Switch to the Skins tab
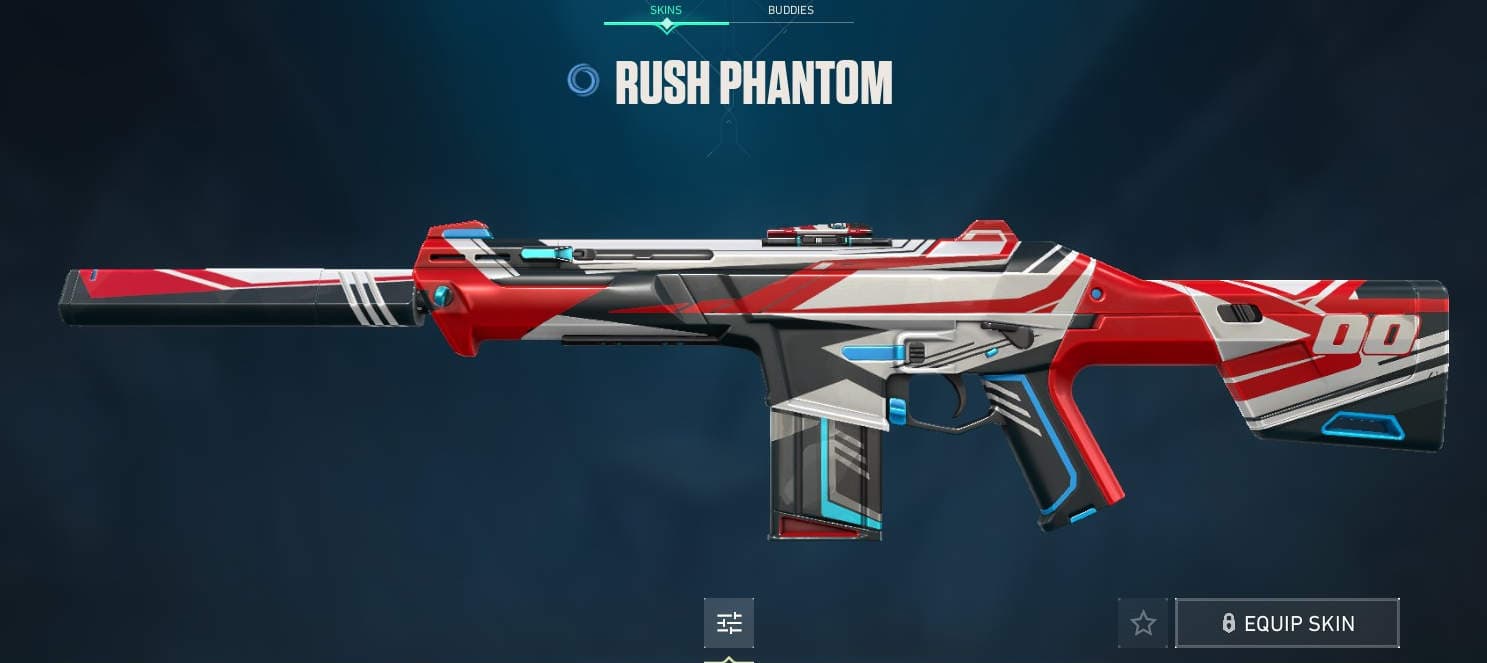The image size is (1487, 663). [x=666, y=11]
